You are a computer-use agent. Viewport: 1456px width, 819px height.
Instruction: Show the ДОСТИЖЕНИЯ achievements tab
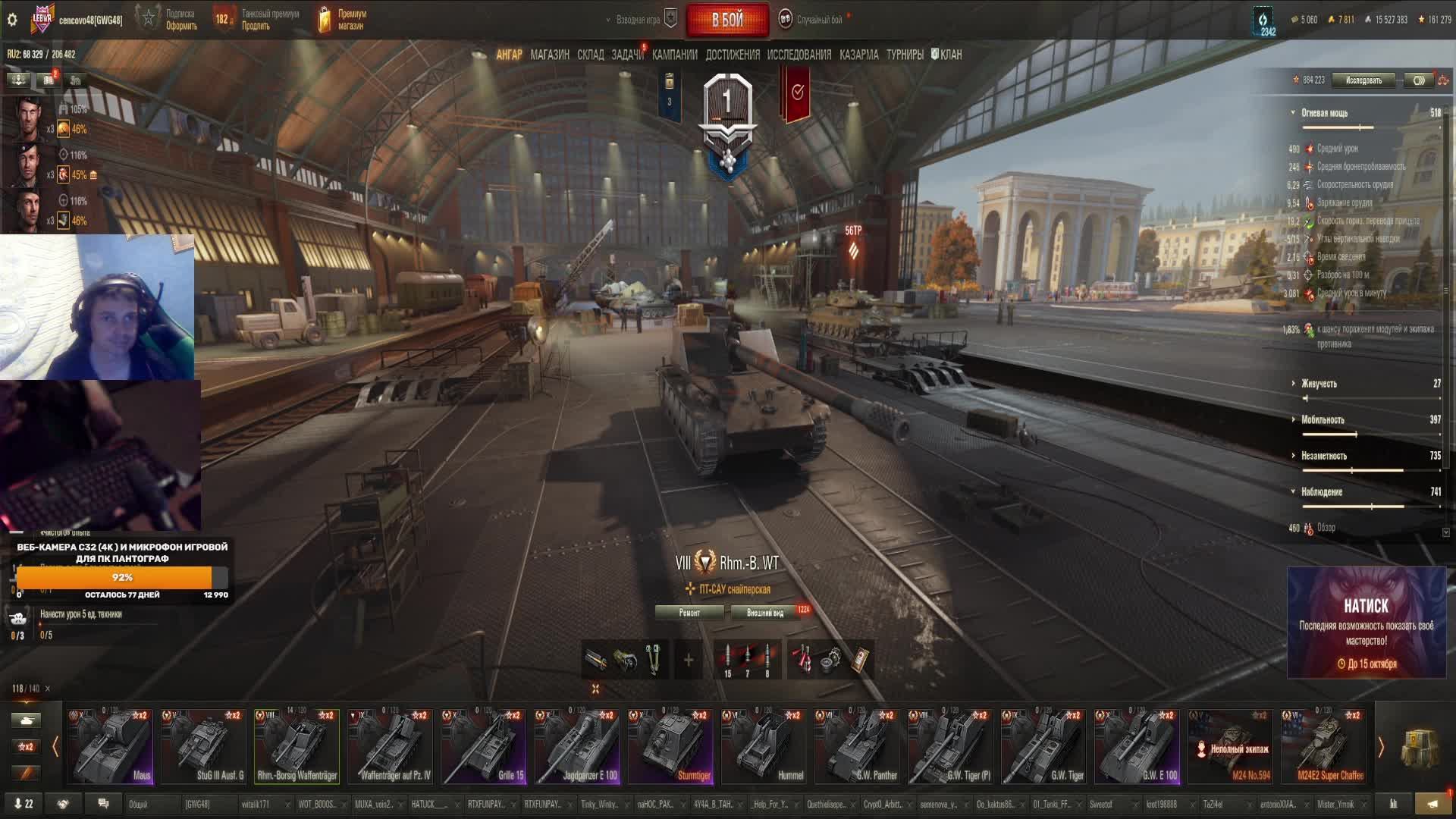click(732, 55)
